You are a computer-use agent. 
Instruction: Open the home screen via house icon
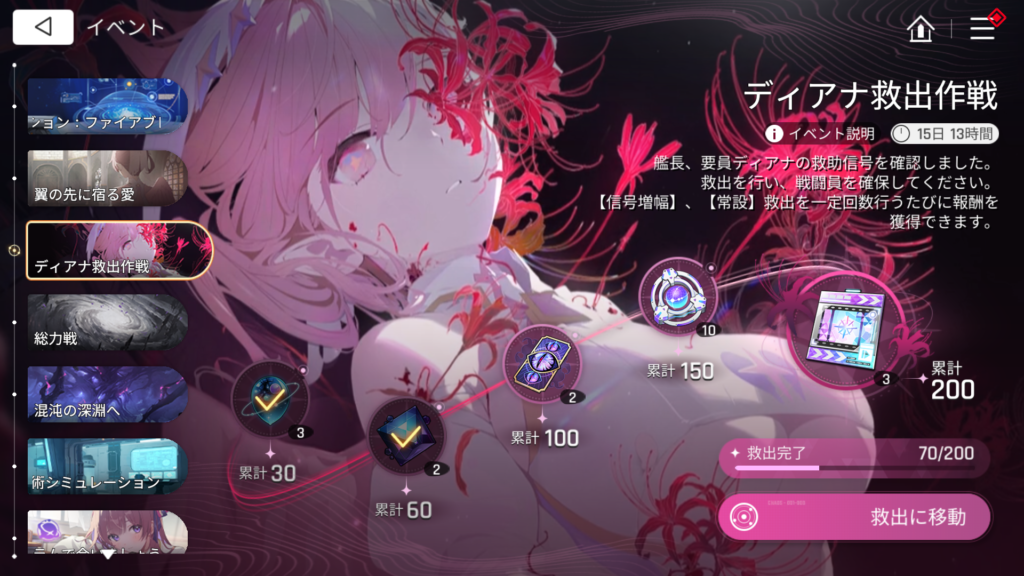(920, 29)
